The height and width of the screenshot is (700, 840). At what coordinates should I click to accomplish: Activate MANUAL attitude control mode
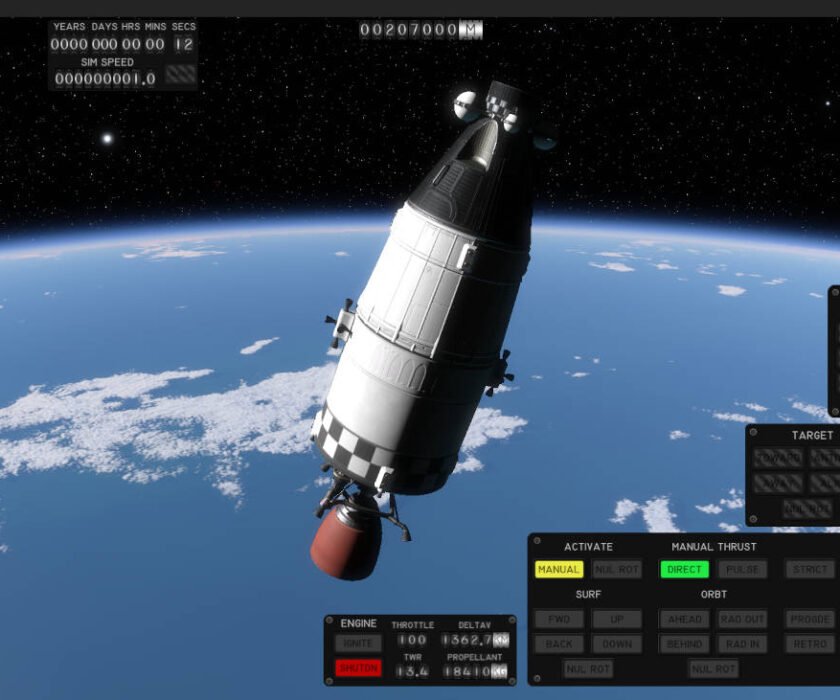pyautogui.click(x=559, y=570)
